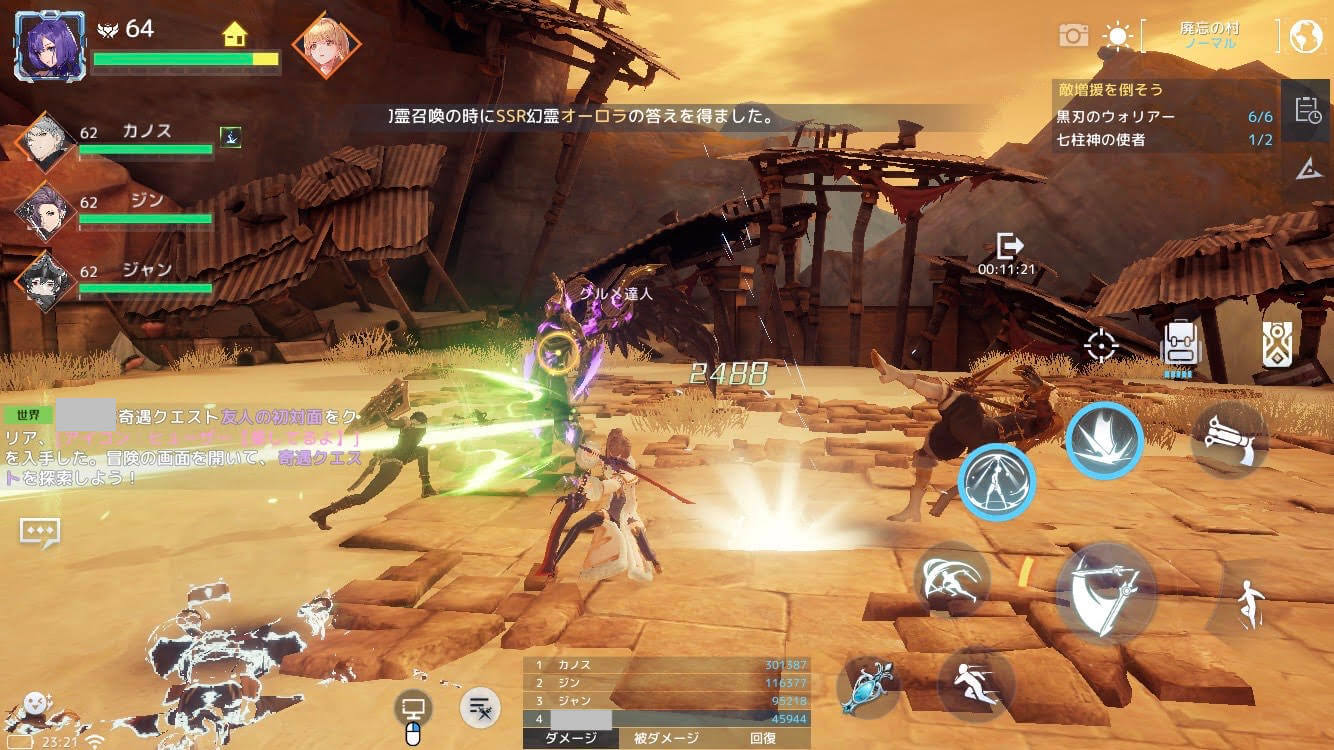Trigger the dash sprint button

point(977,685)
